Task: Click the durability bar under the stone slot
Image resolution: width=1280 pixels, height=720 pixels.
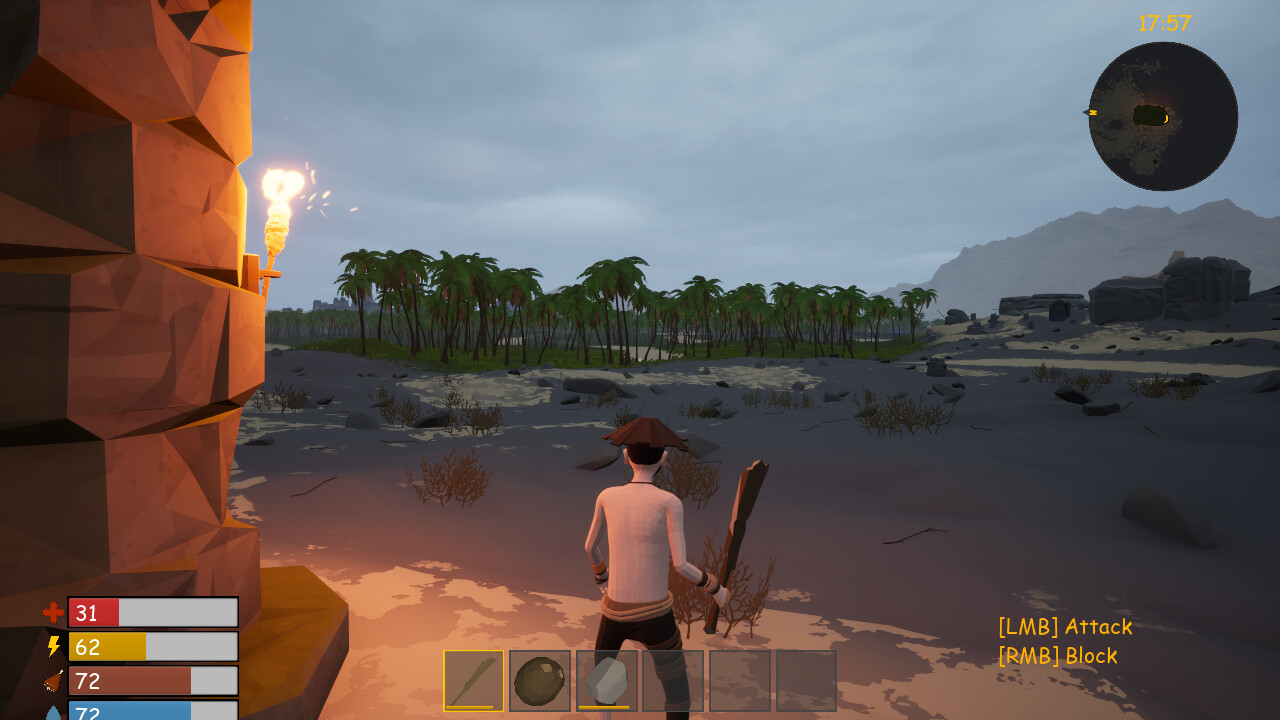Action: pos(604,707)
